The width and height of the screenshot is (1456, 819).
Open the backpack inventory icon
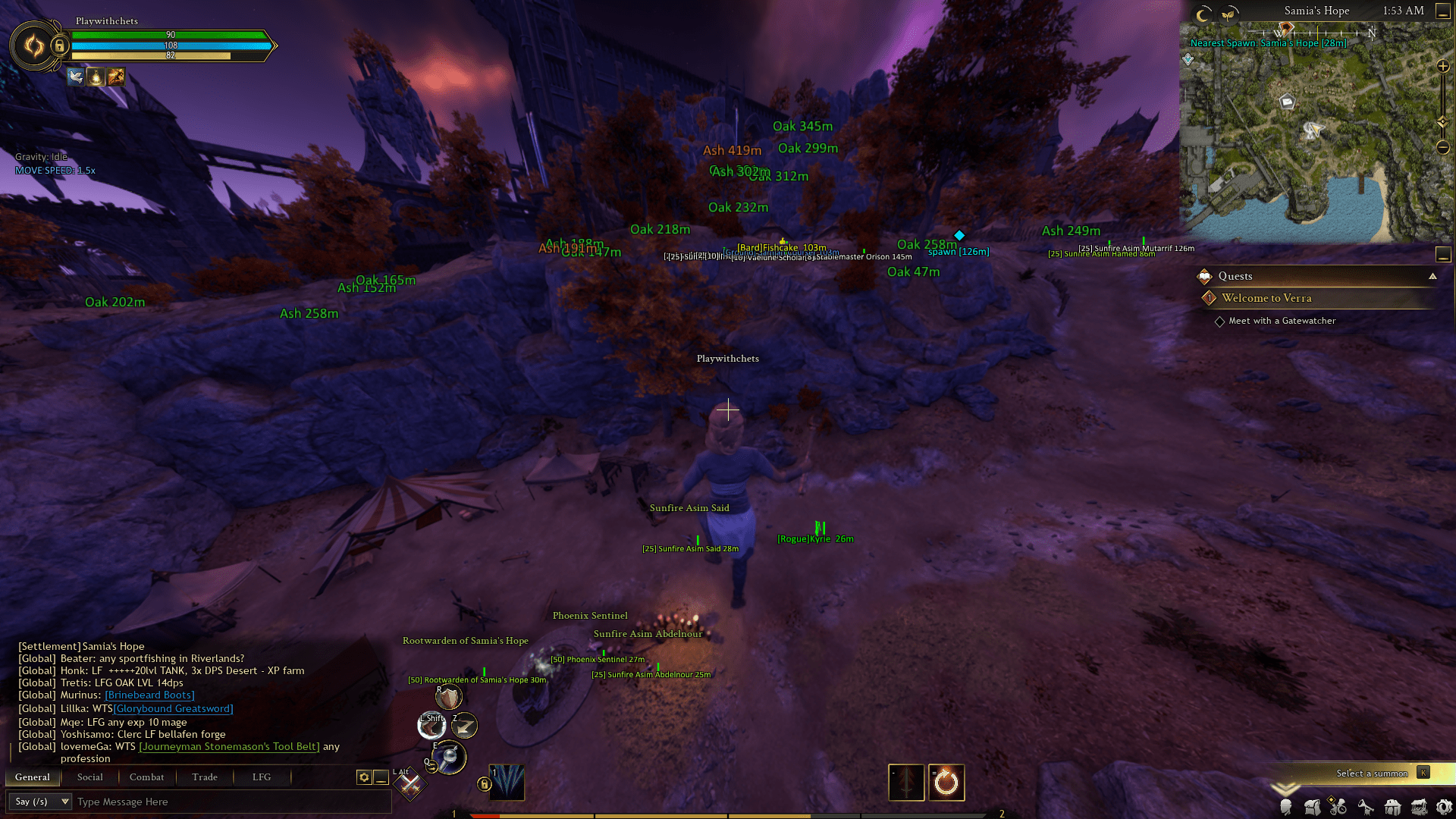pyautogui.click(x=1313, y=807)
